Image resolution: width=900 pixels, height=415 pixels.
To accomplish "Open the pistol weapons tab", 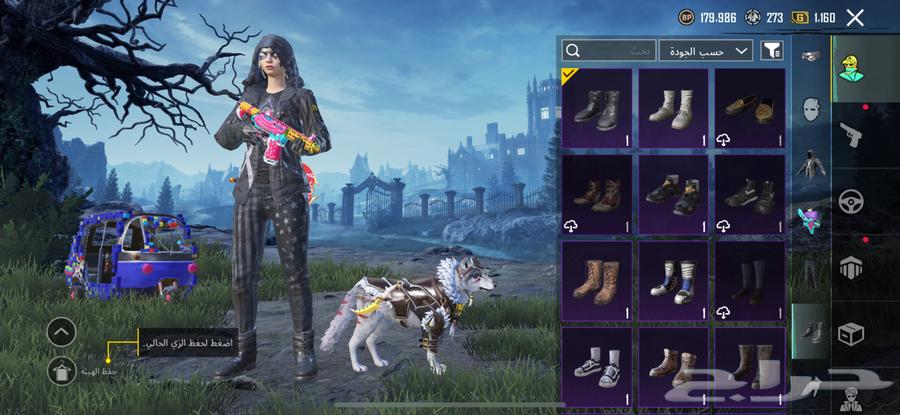I will tap(851, 133).
